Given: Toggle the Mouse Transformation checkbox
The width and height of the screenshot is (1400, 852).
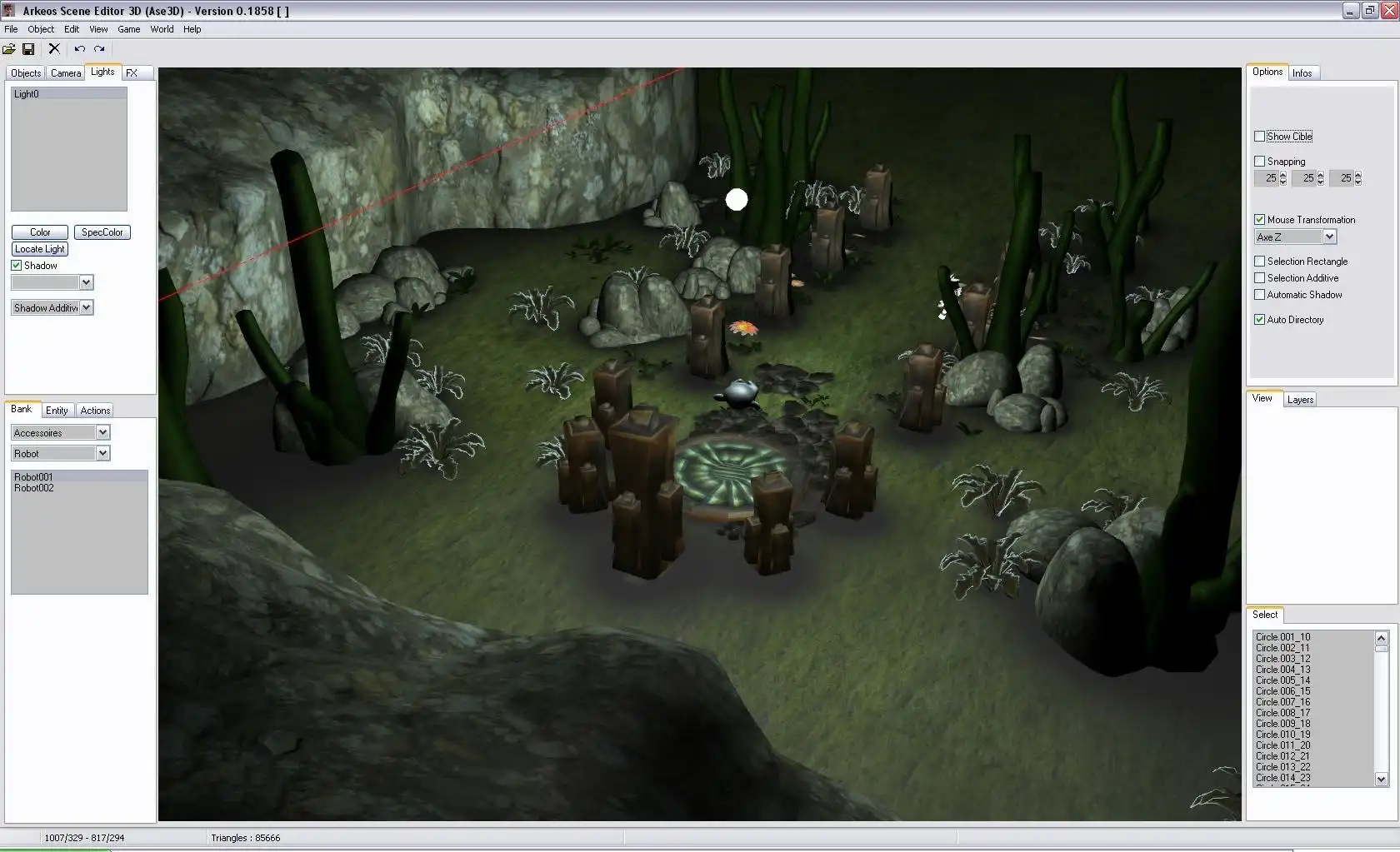Looking at the screenshot, I should (x=1260, y=220).
